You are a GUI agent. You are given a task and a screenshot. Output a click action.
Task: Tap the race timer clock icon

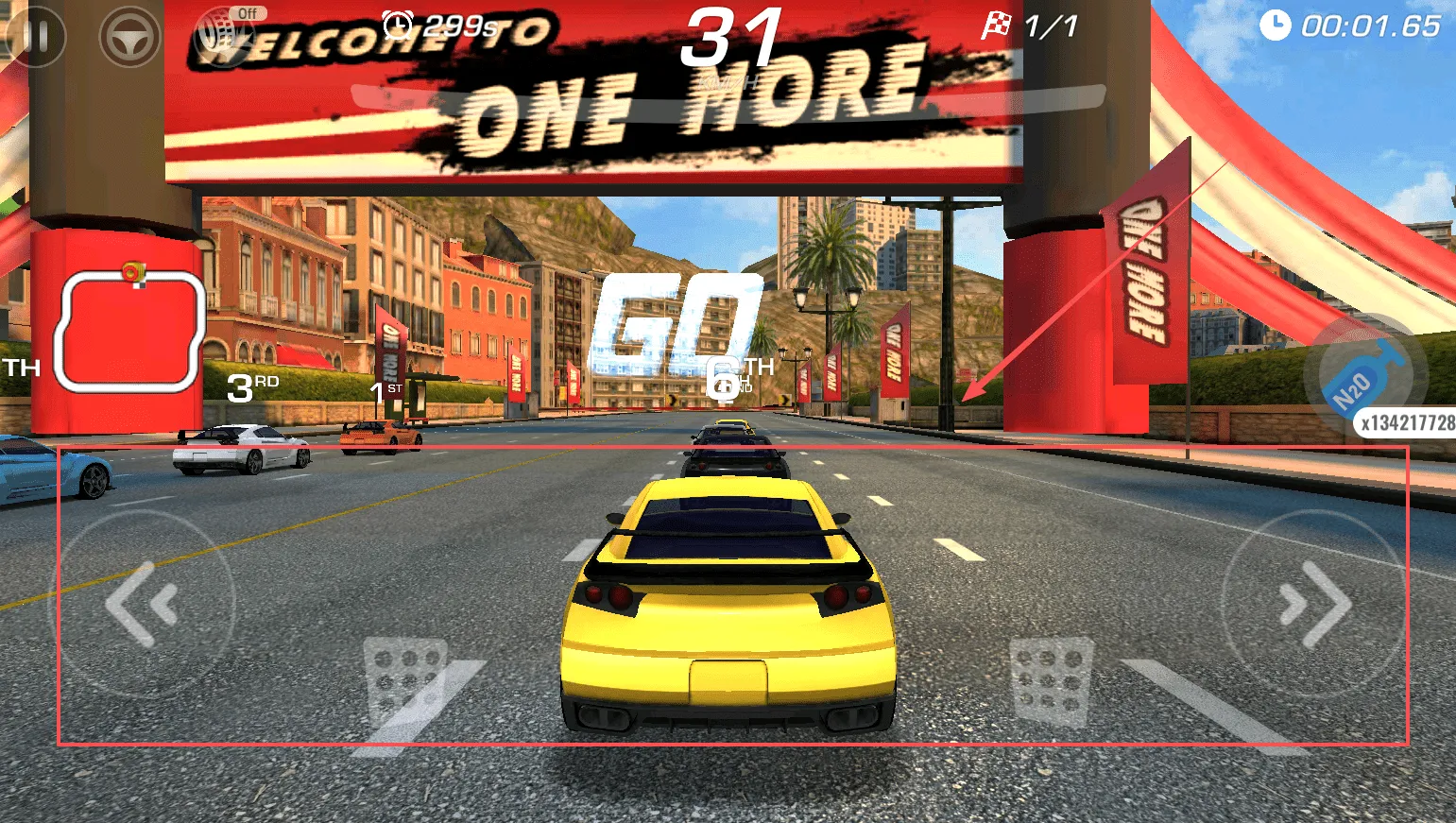pos(1275,26)
